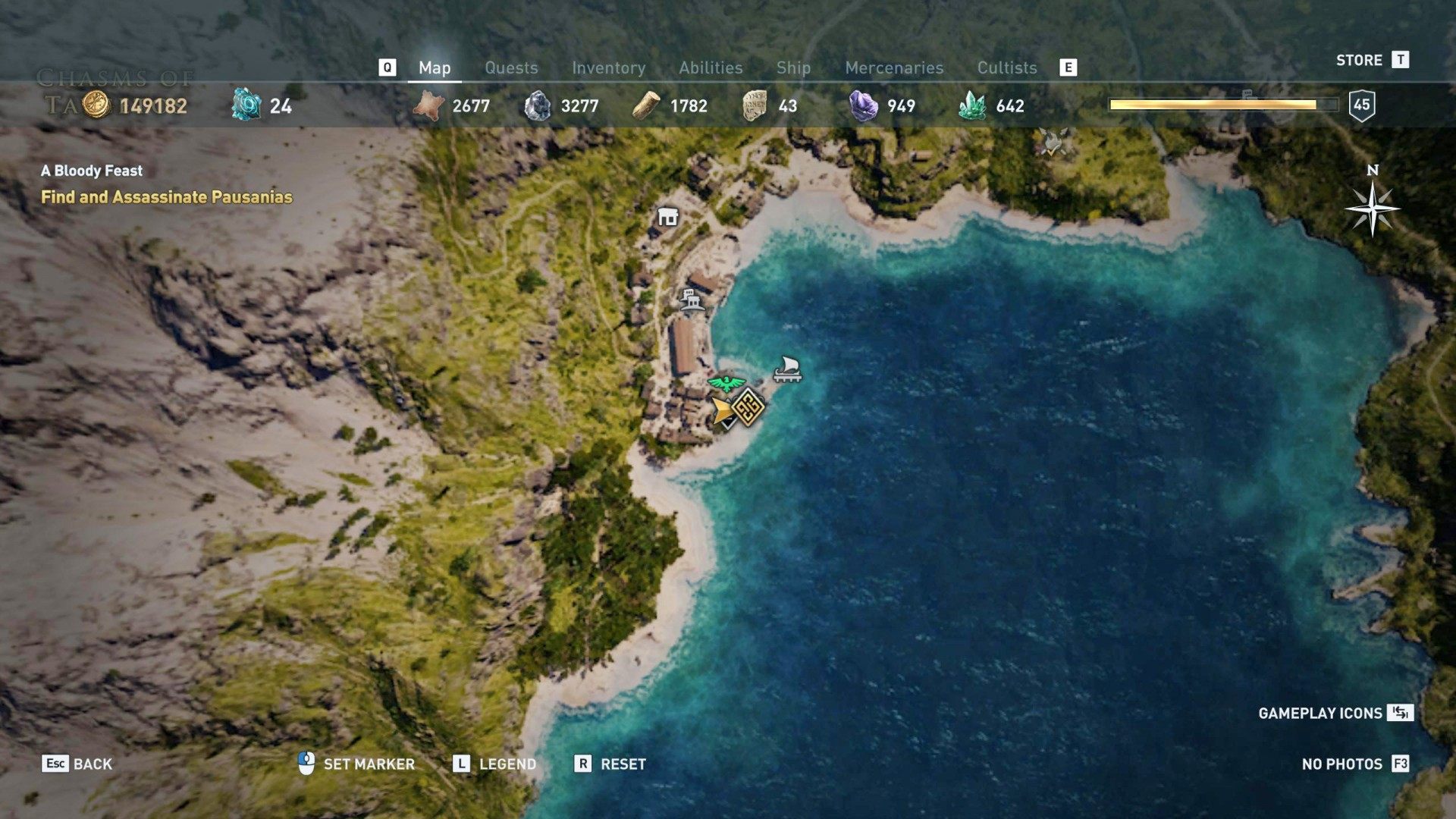Open the map Legend panel
Screen dimensions: 1456x819
pyautogui.click(x=504, y=764)
